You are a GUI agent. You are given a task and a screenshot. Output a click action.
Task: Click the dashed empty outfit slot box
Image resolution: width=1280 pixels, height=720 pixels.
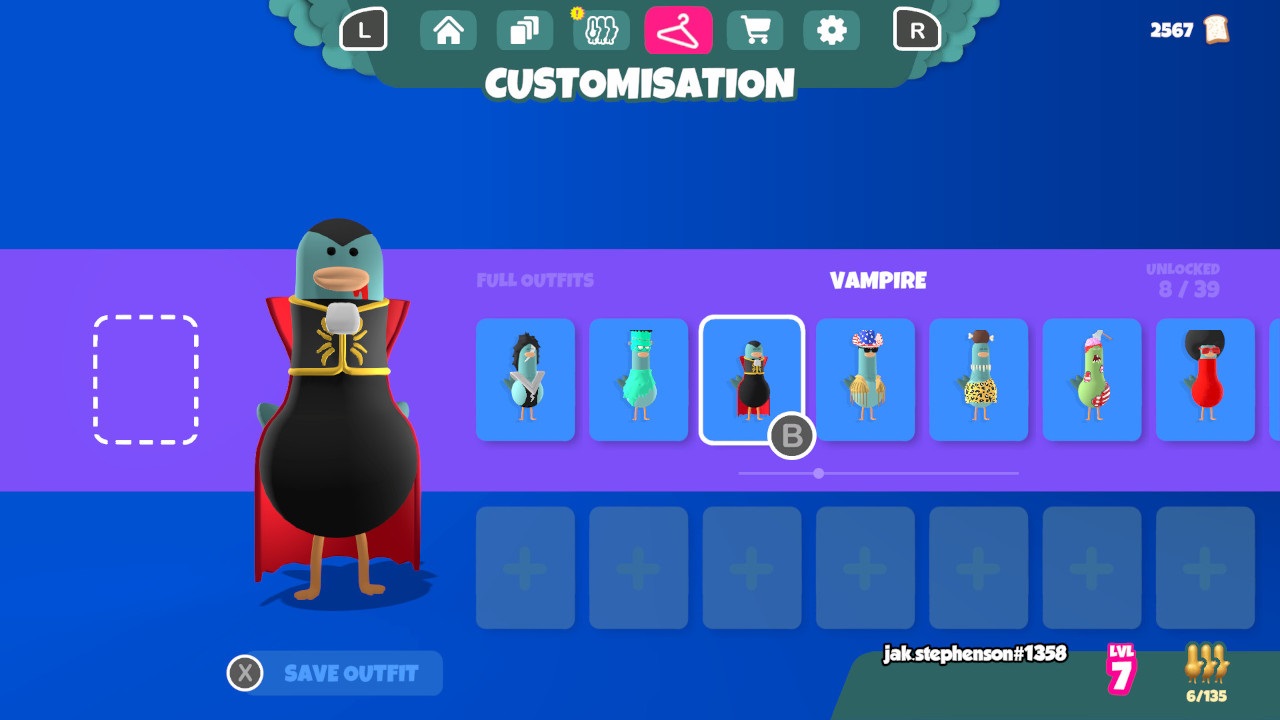pos(144,380)
